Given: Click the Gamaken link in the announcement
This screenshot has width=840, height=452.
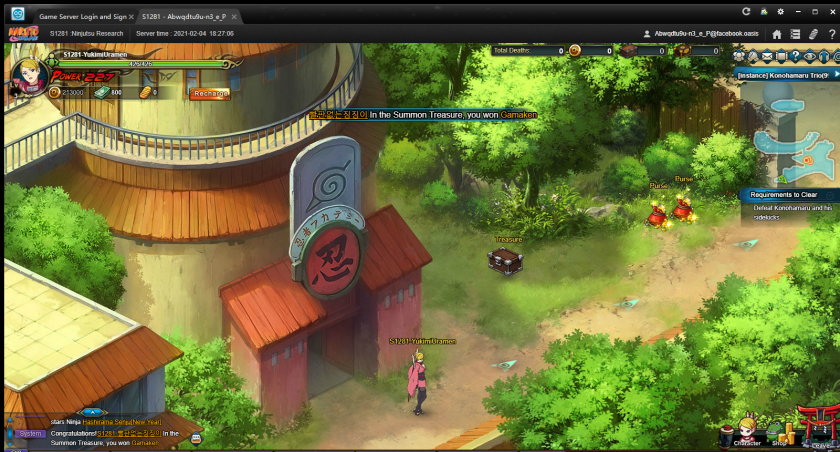Looking at the screenshot, I should click(x=518, y=115).
